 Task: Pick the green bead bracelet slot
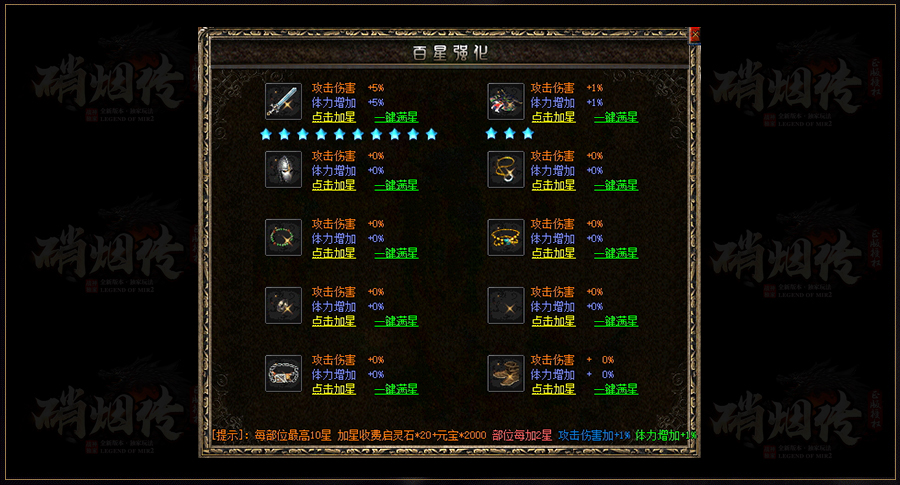point(283,238)
